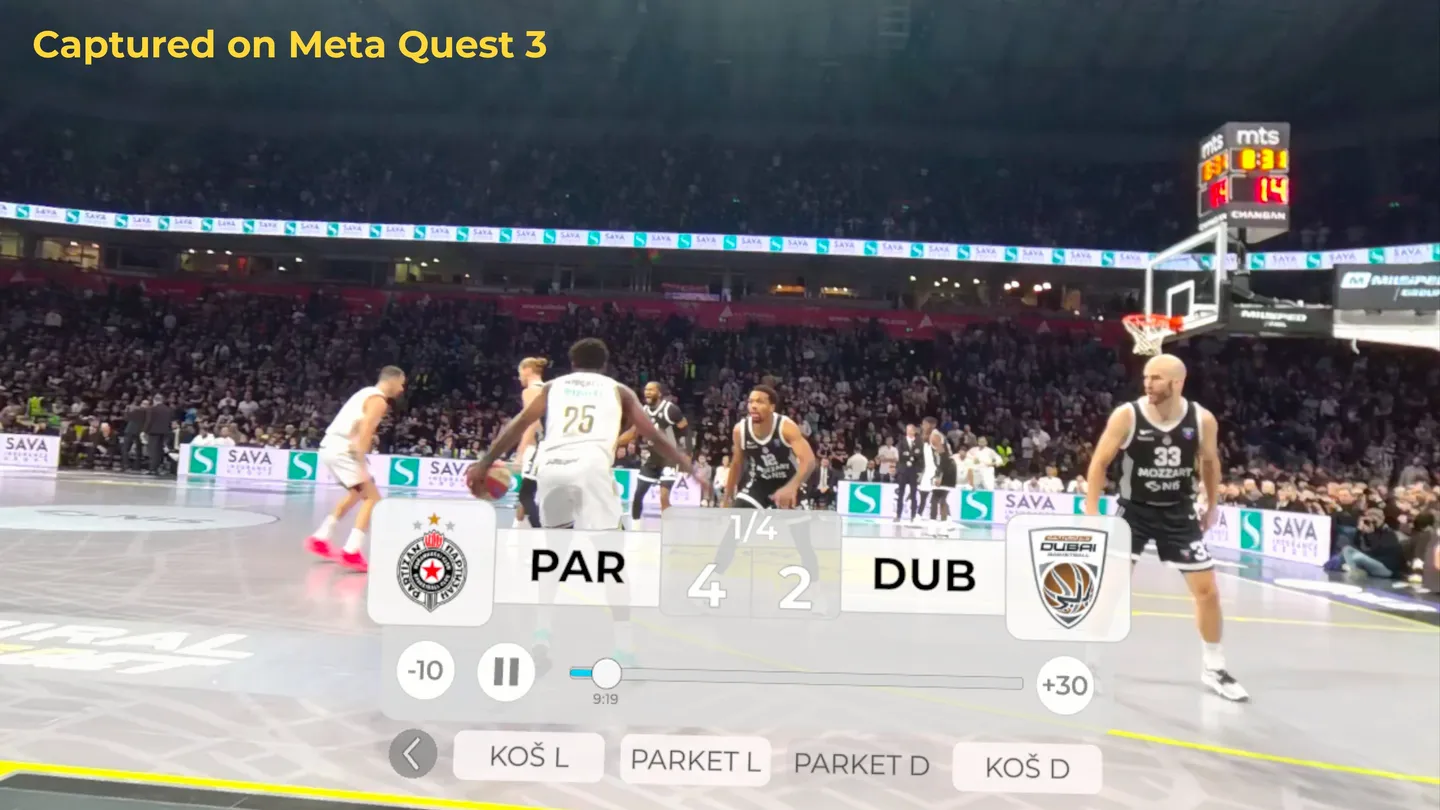Screen dimensions: 1440x810
Task: Activate the KOŠ D camera angle
Action: [1027, 768]
